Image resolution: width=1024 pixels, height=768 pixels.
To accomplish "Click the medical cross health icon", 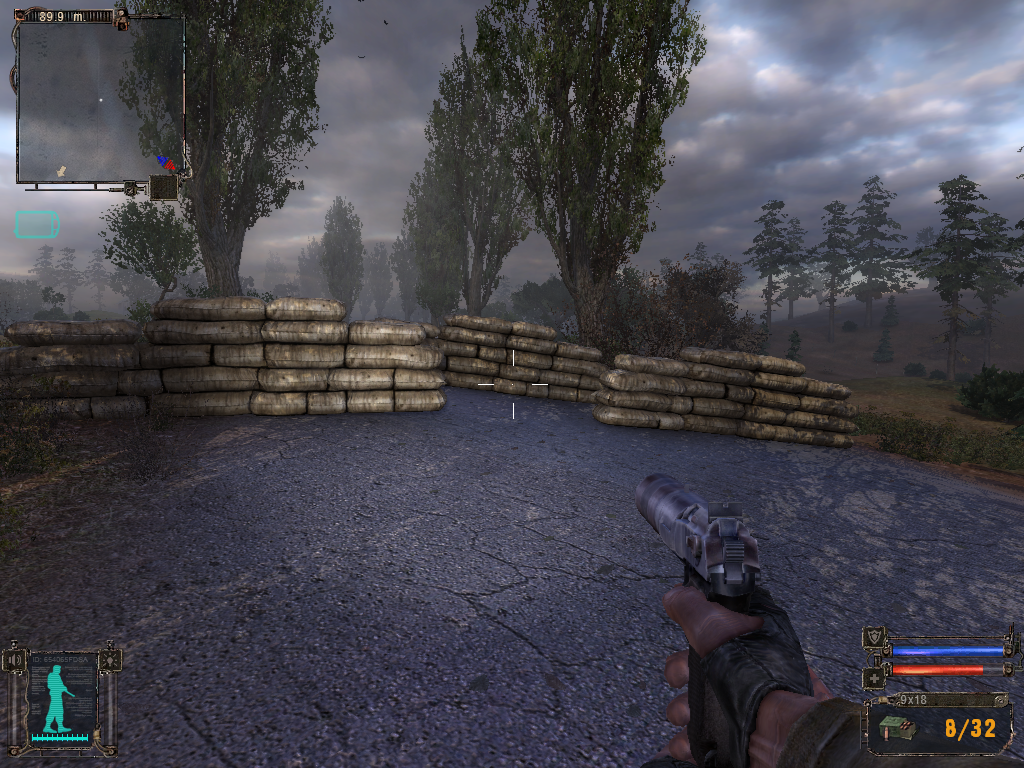I will pyautogui.click(x=873, y=678).
